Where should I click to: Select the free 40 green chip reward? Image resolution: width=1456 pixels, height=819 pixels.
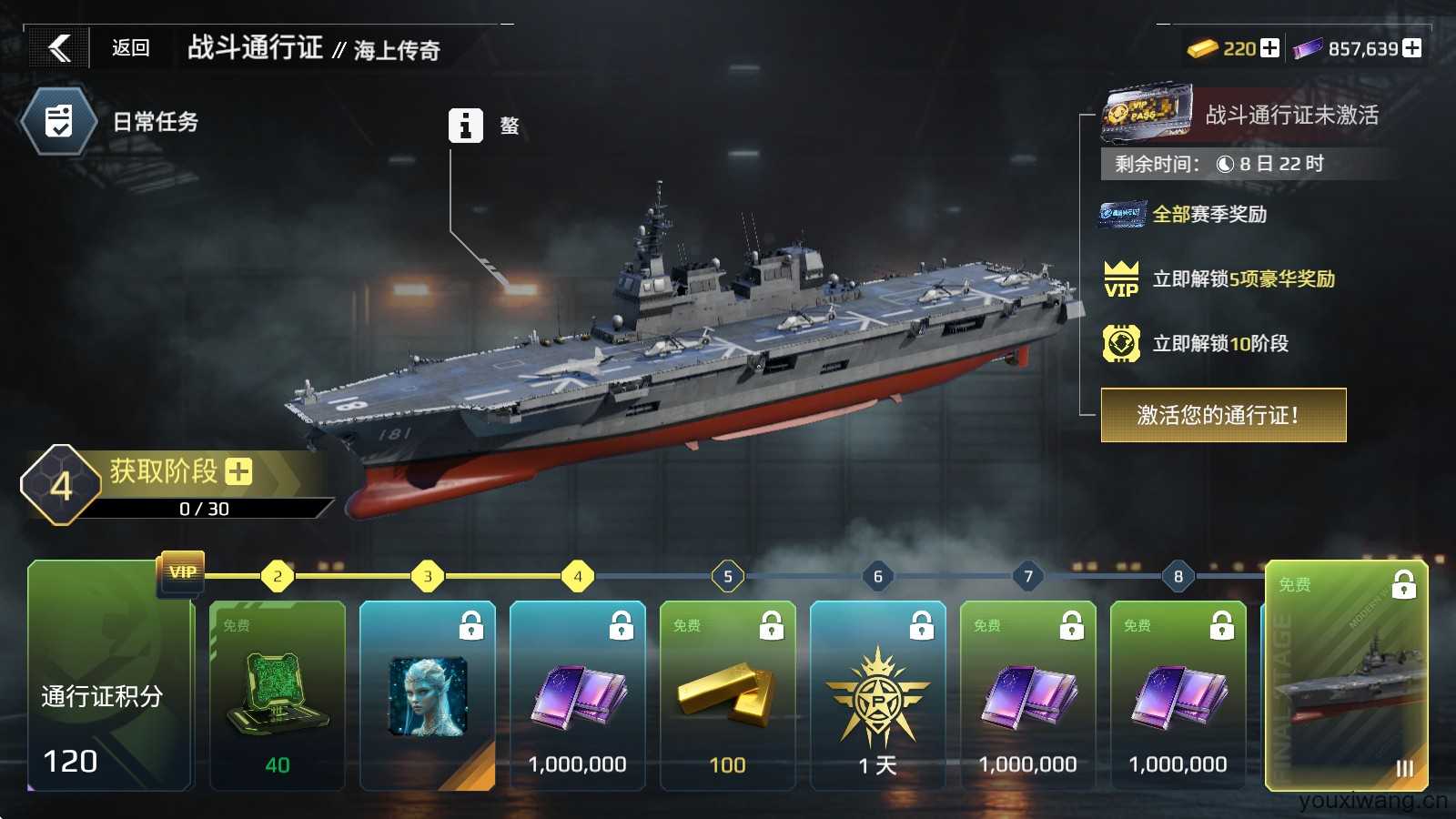point(278,696)
